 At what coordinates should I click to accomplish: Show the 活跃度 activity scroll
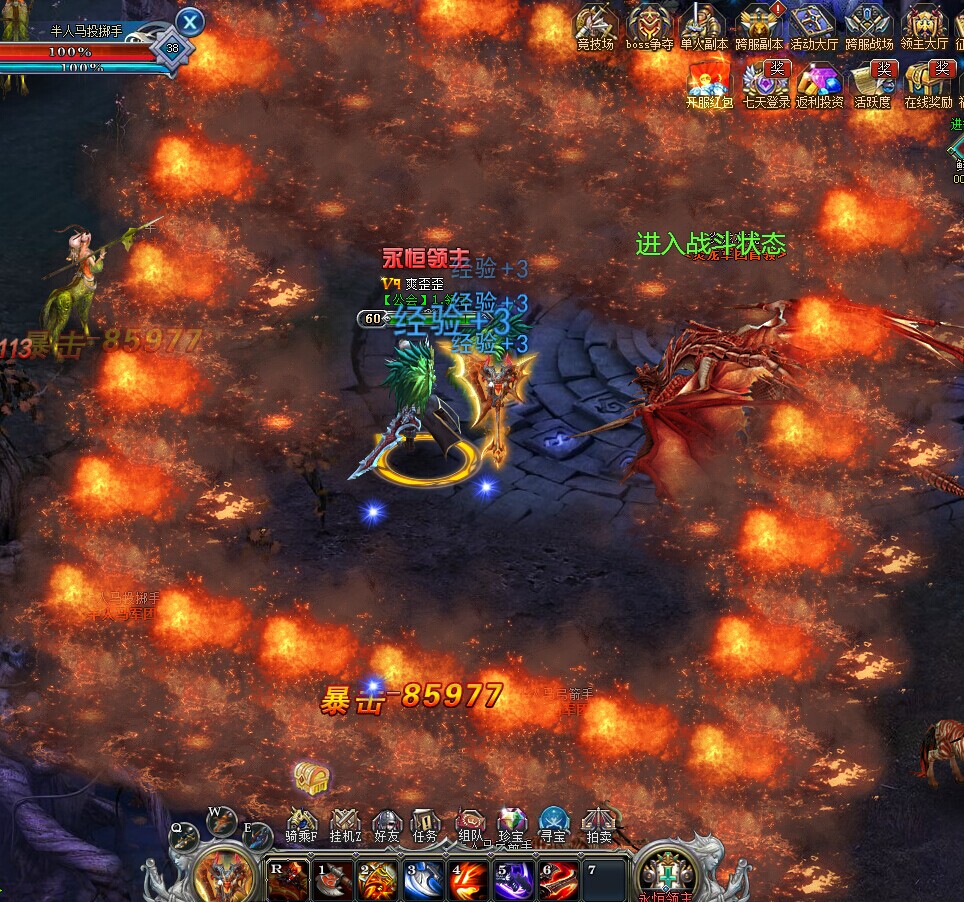point(872,82)
